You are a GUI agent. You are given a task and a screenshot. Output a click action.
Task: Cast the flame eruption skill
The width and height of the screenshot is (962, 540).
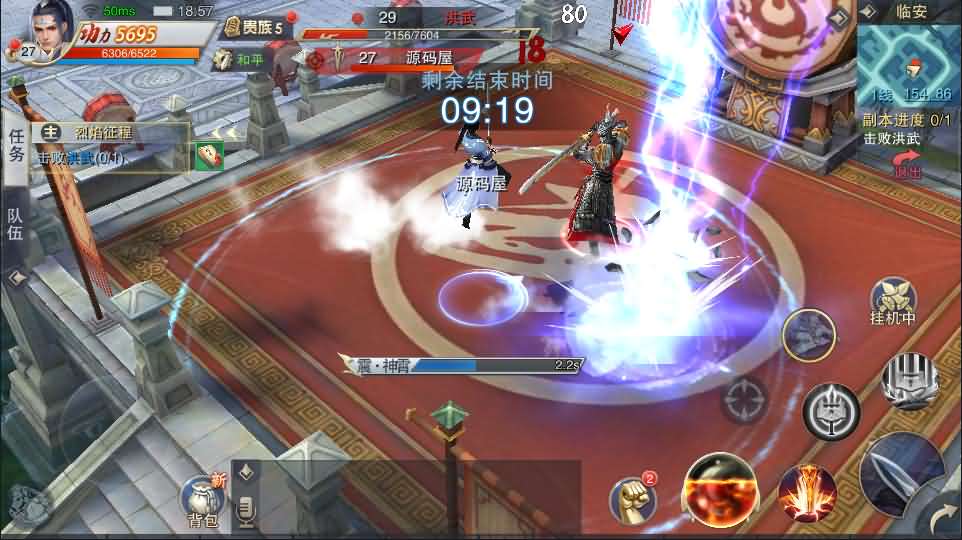click(806, 492)
